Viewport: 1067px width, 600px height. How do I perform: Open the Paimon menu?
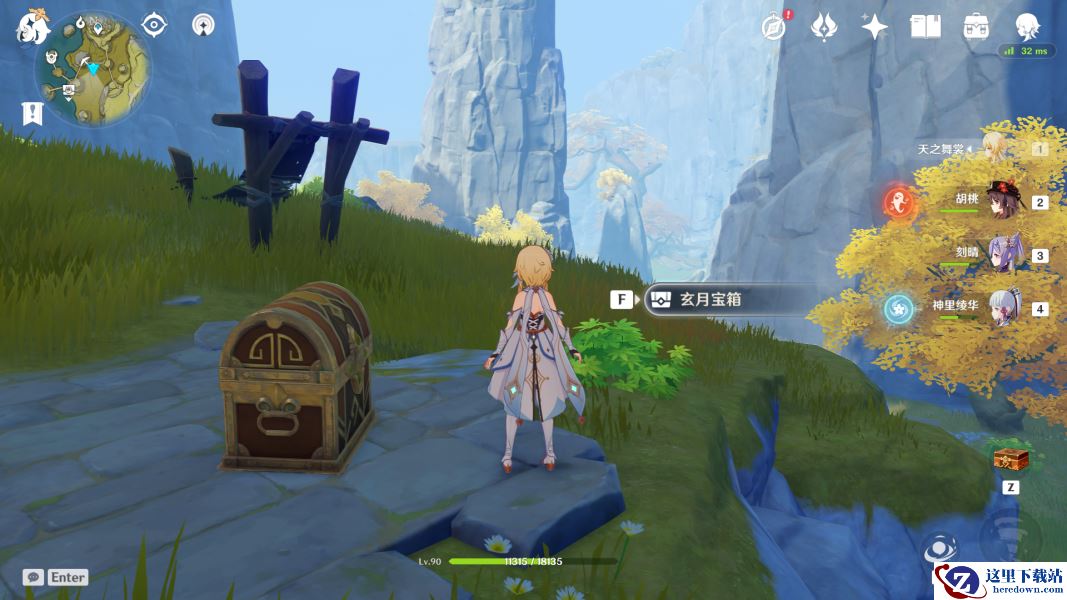31,27
